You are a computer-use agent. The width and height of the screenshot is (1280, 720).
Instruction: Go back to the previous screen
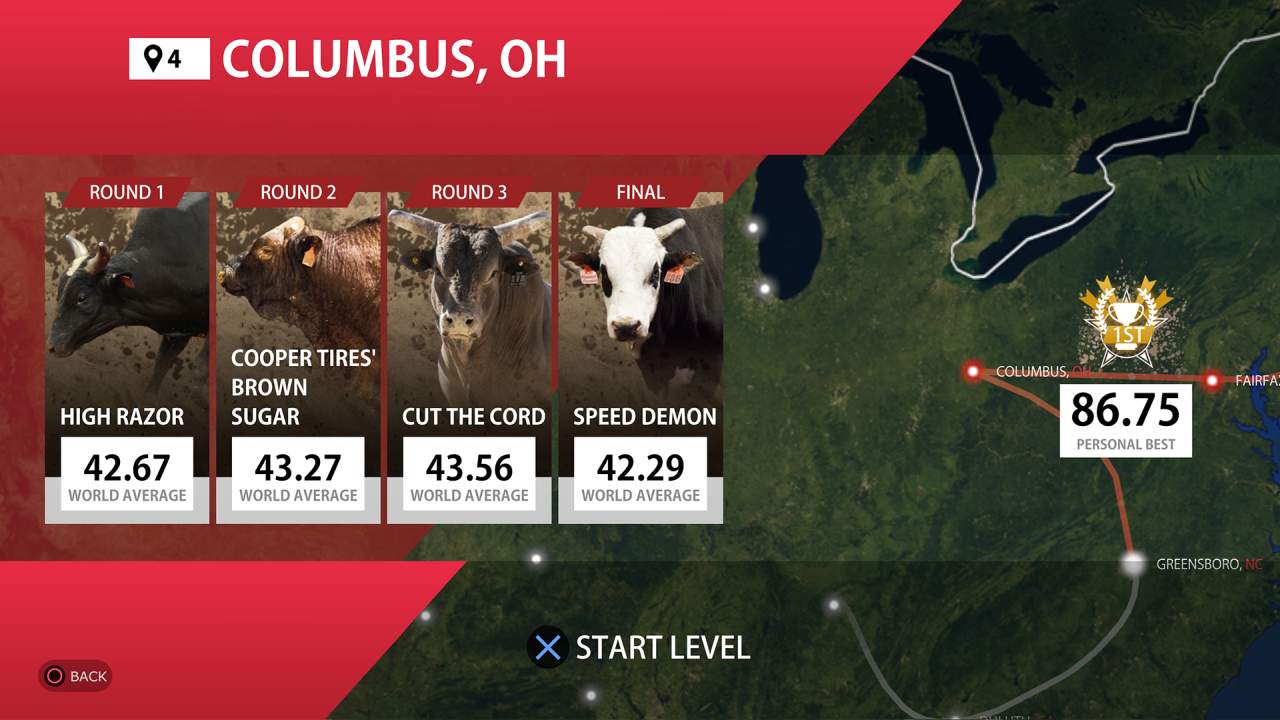pyautogui.click(x=75, y=676)
